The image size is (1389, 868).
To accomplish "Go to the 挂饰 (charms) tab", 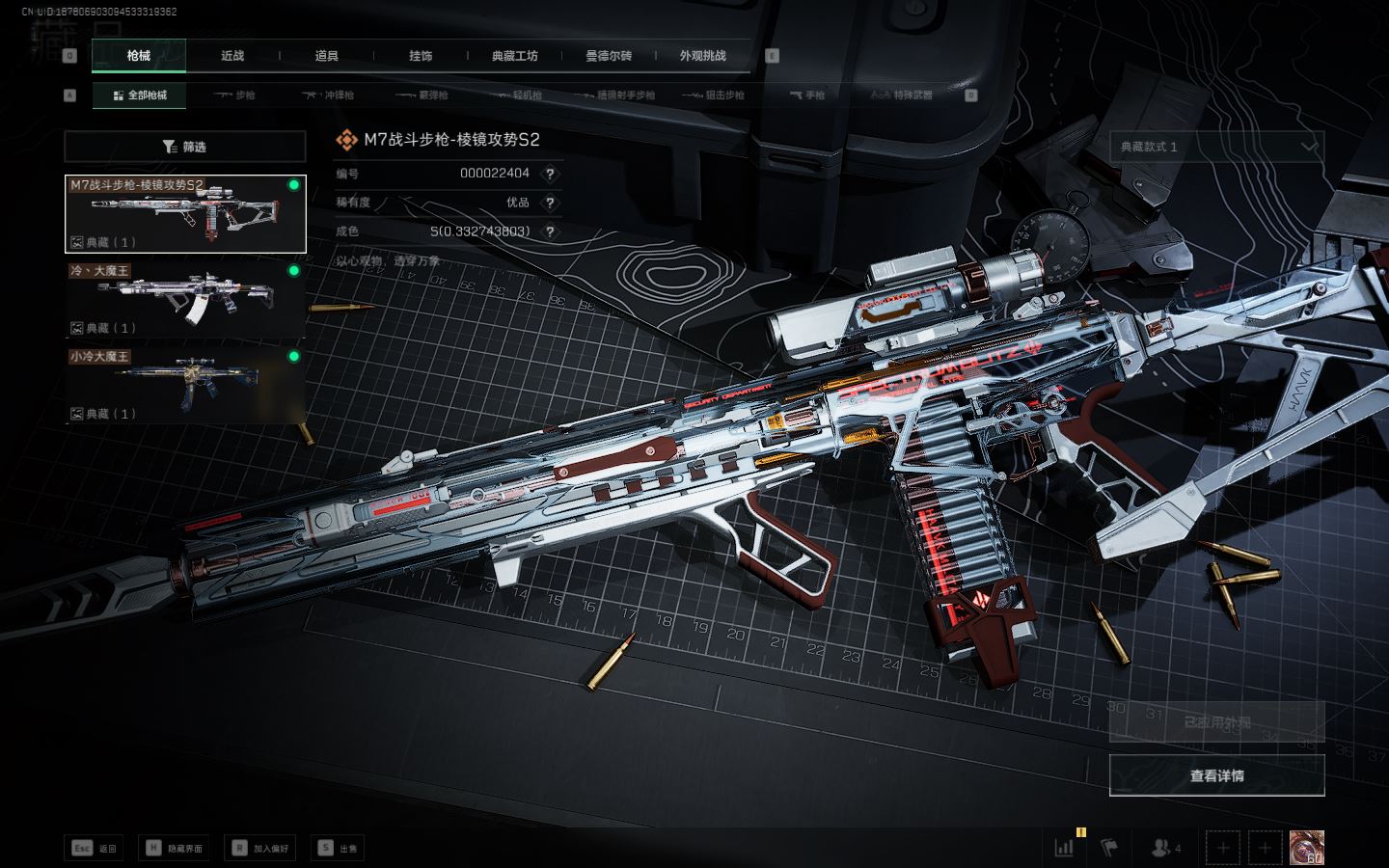I will (x=421, y=56).
